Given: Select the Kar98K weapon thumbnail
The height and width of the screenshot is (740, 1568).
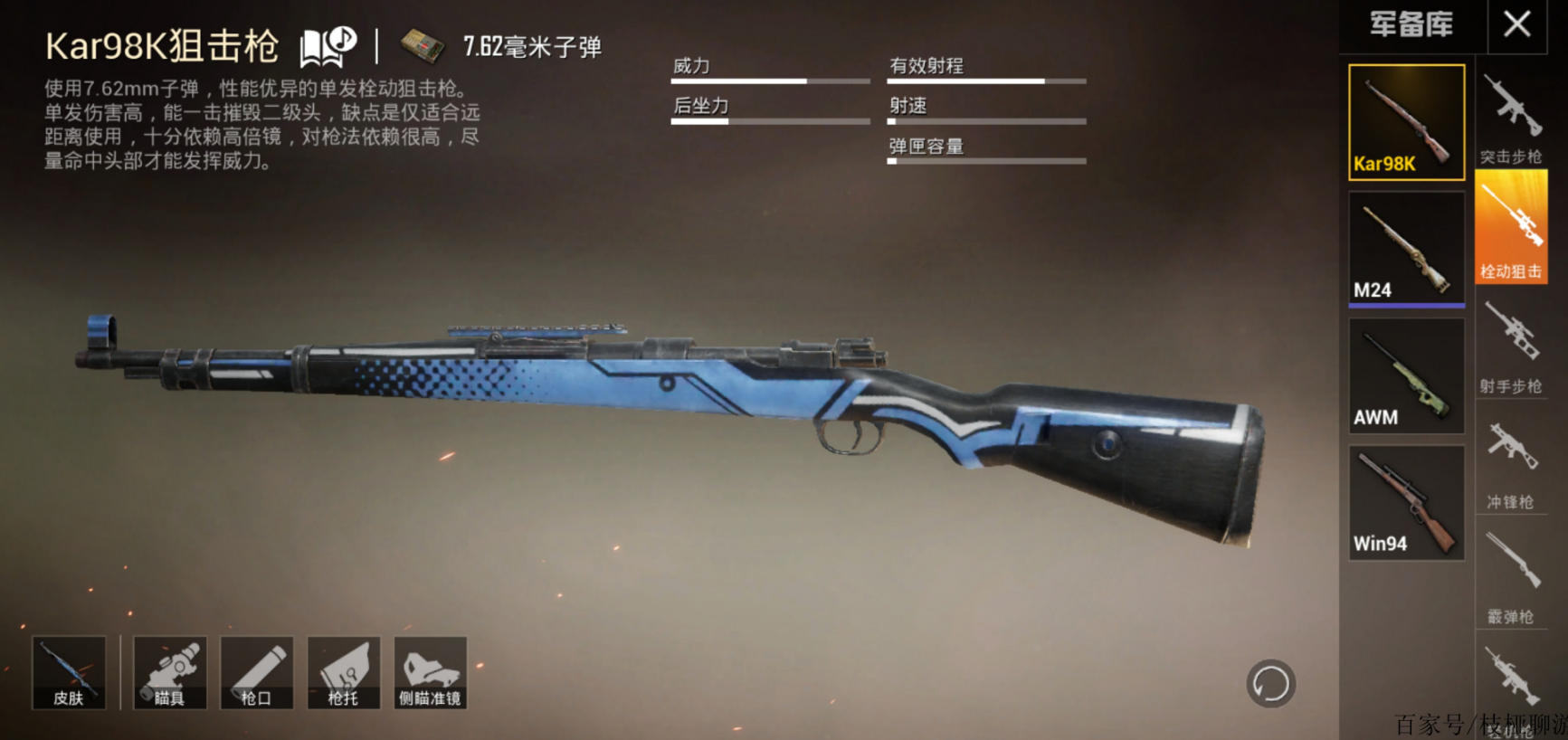Looking at the screenshot, I should [x=1406, y=122].
